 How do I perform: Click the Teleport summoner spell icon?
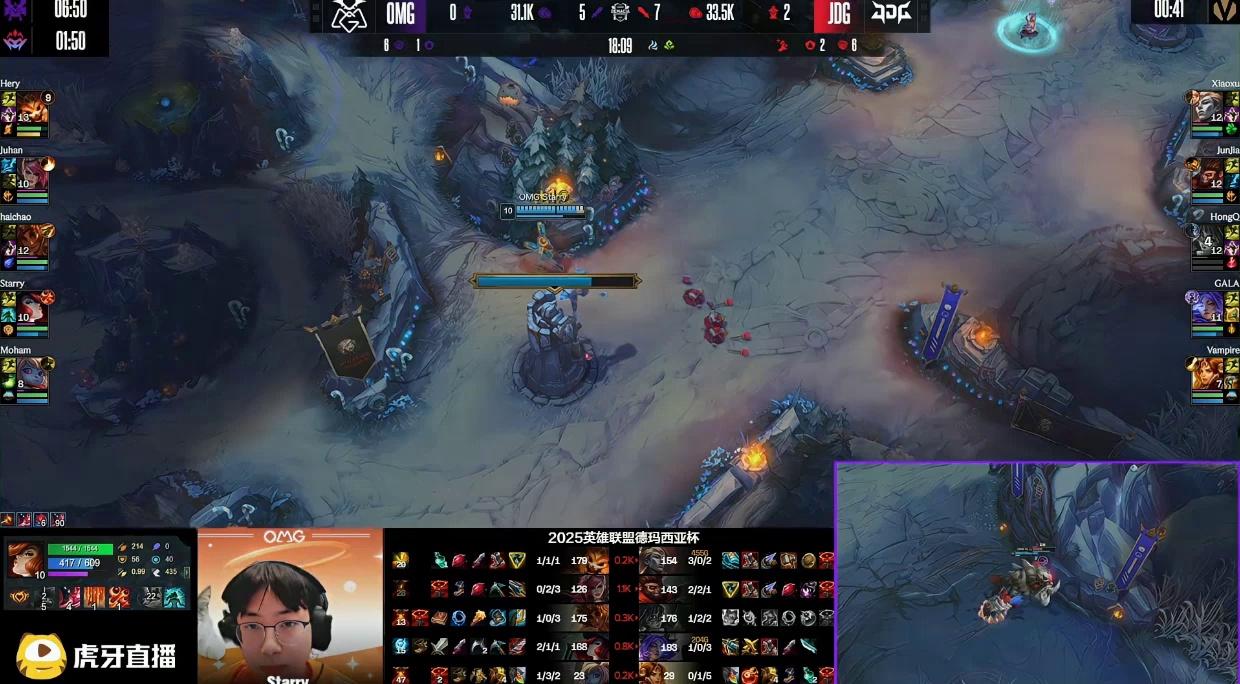pos(174,598)
